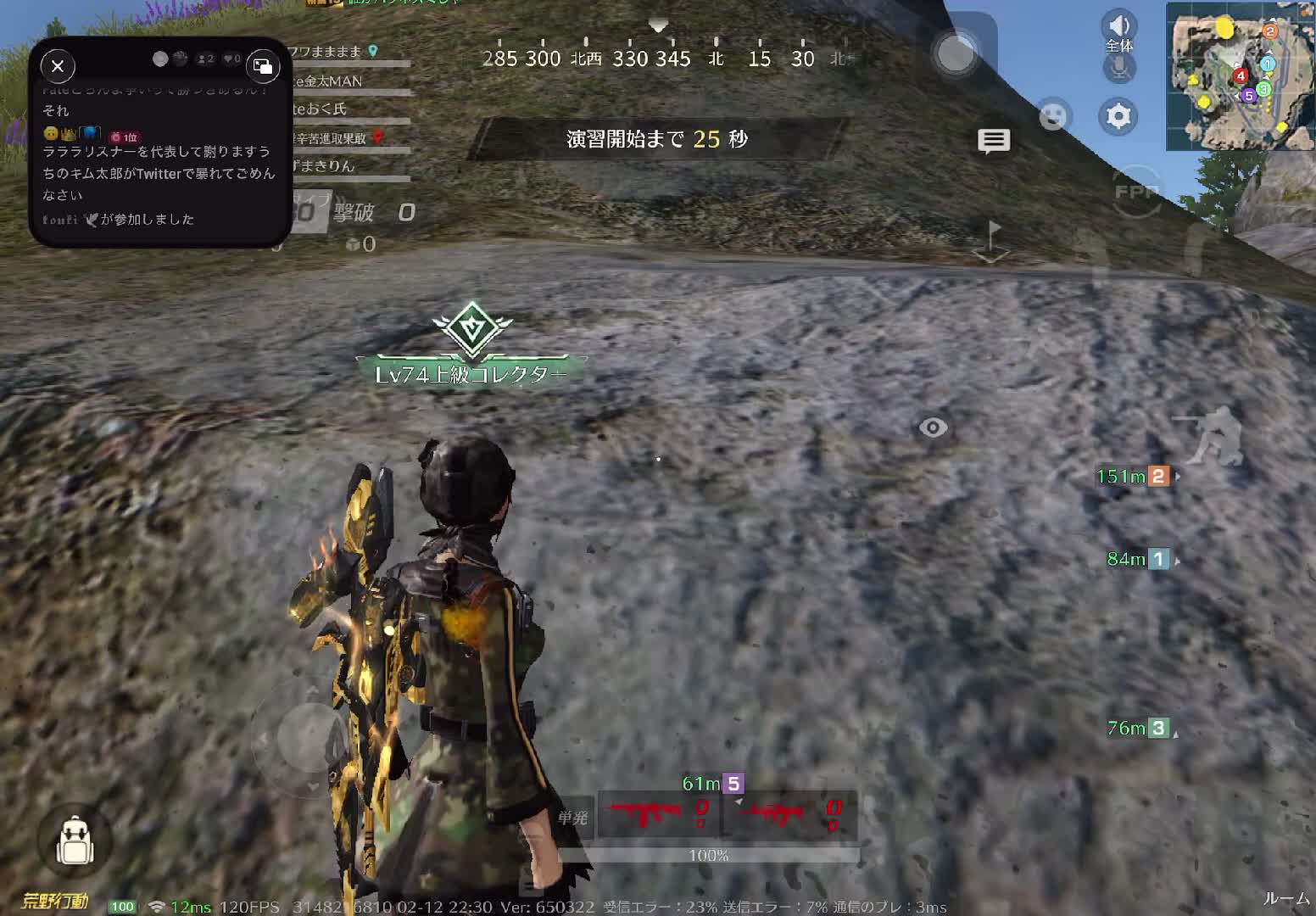Click the round white button beside the compass
1316x916 pixels.
pos(956,54)
